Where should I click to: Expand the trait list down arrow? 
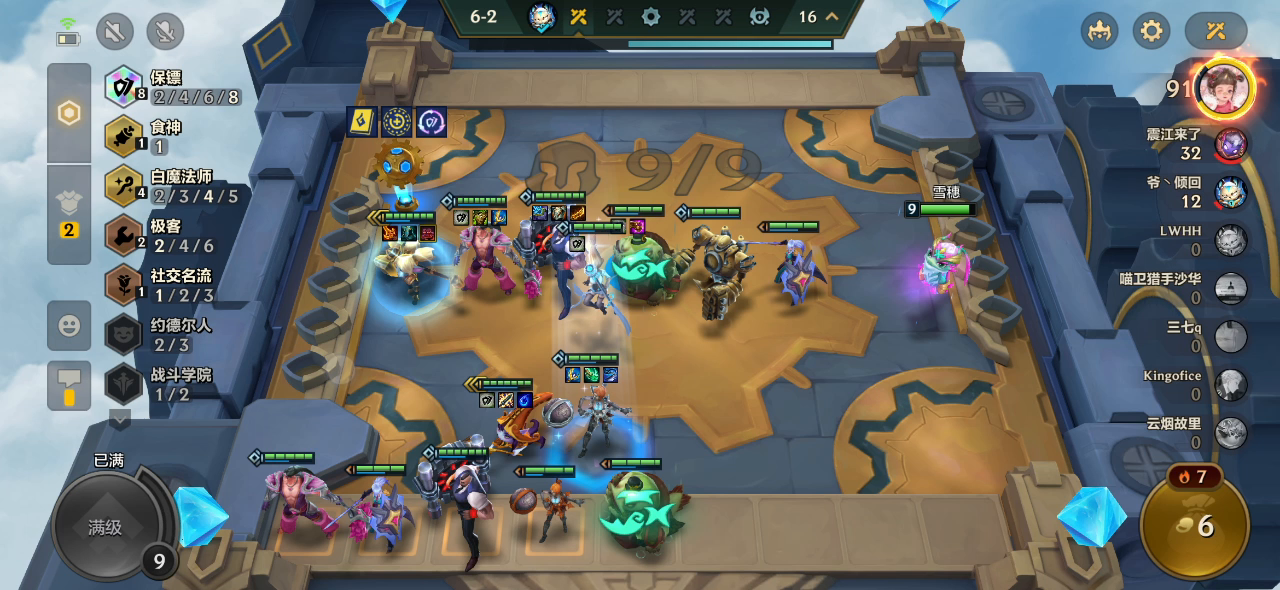point(120,420)
